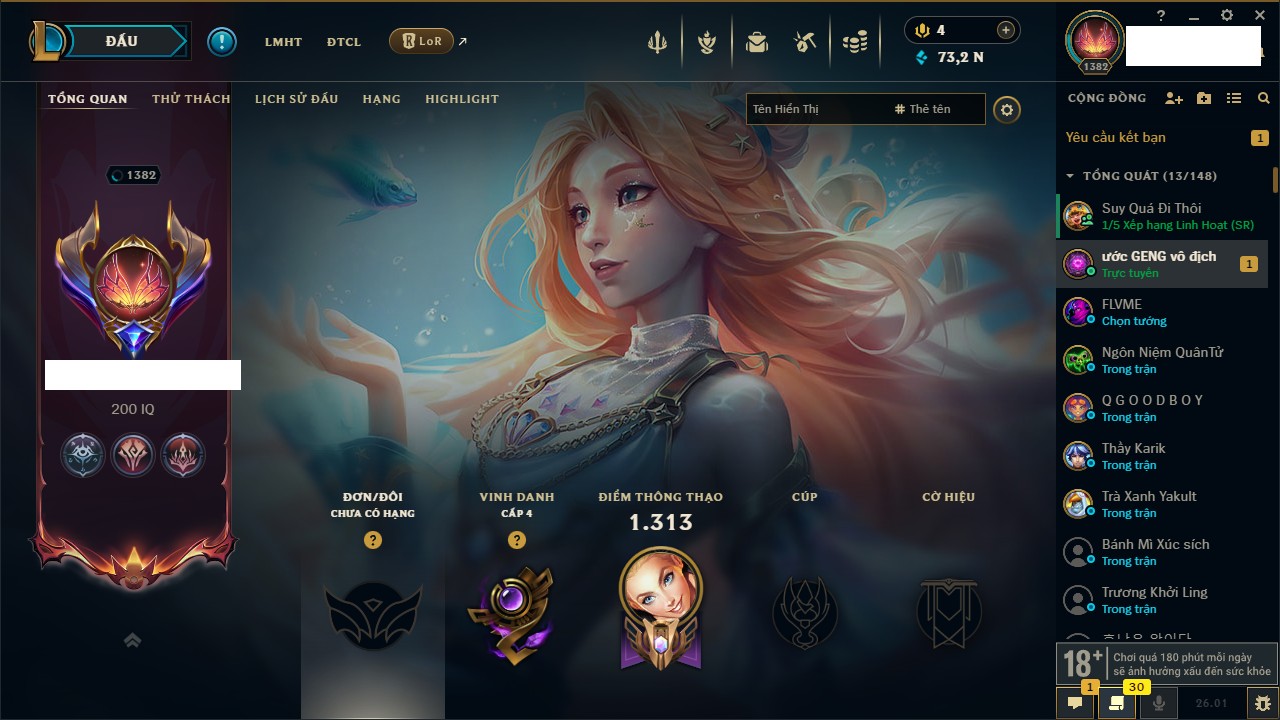
Task: Click the ĐẤU play button
Action: pyautogui.click(x=121, y=41)
